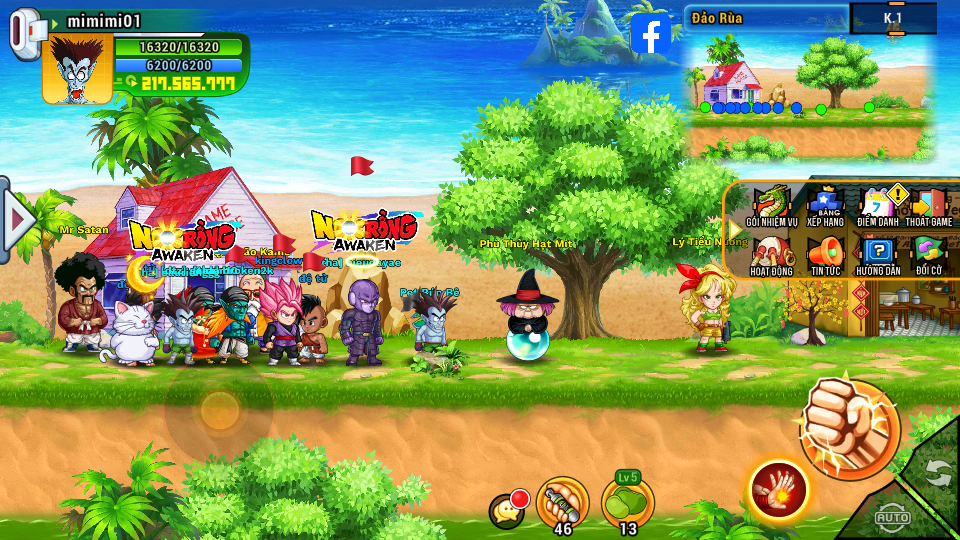Tap the big fist attack button
960x540 pixels.
click(849, 428)
